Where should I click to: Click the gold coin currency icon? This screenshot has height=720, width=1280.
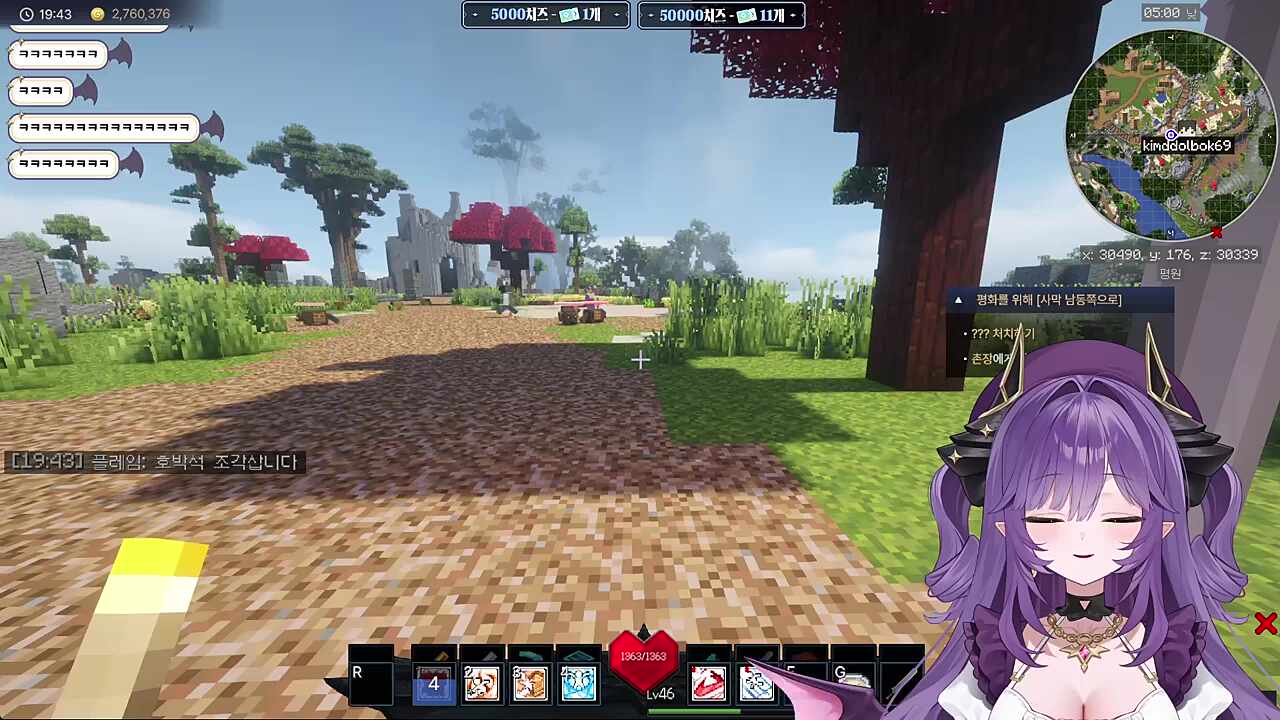point(97,14)
